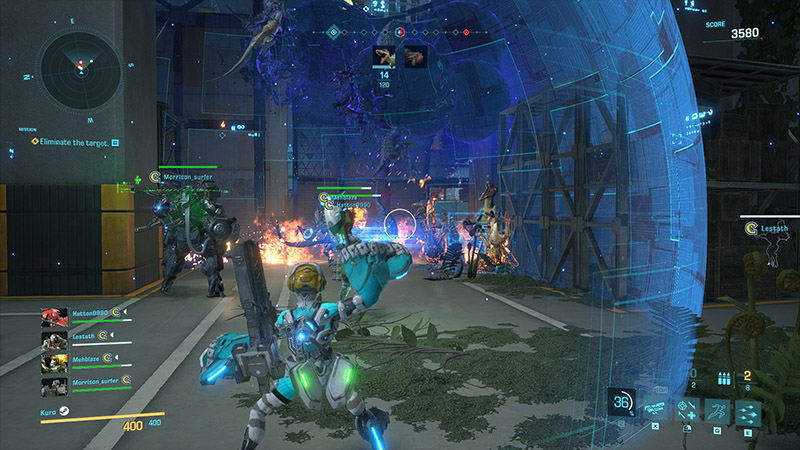Screen dimensions: 800x450
Task: Activate the gun-shaped weapon skill icon
Action: (655, 407)
